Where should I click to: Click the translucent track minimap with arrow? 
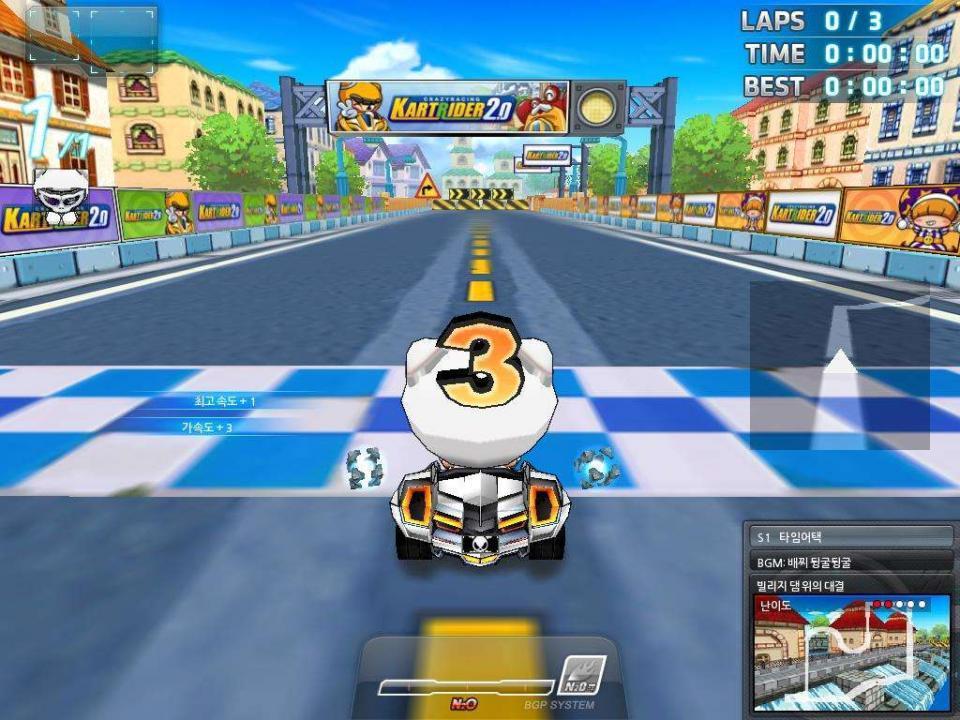pos(840,365)
